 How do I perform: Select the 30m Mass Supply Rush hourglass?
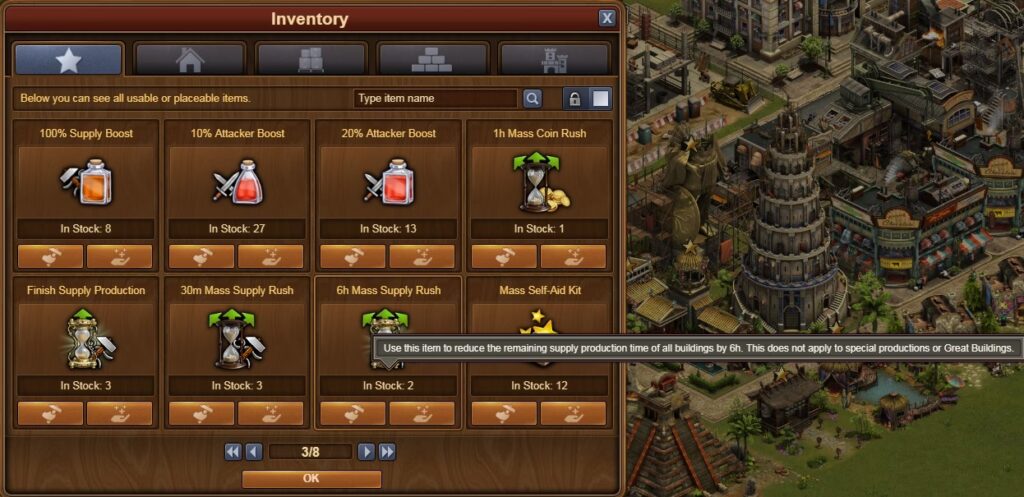237,338
